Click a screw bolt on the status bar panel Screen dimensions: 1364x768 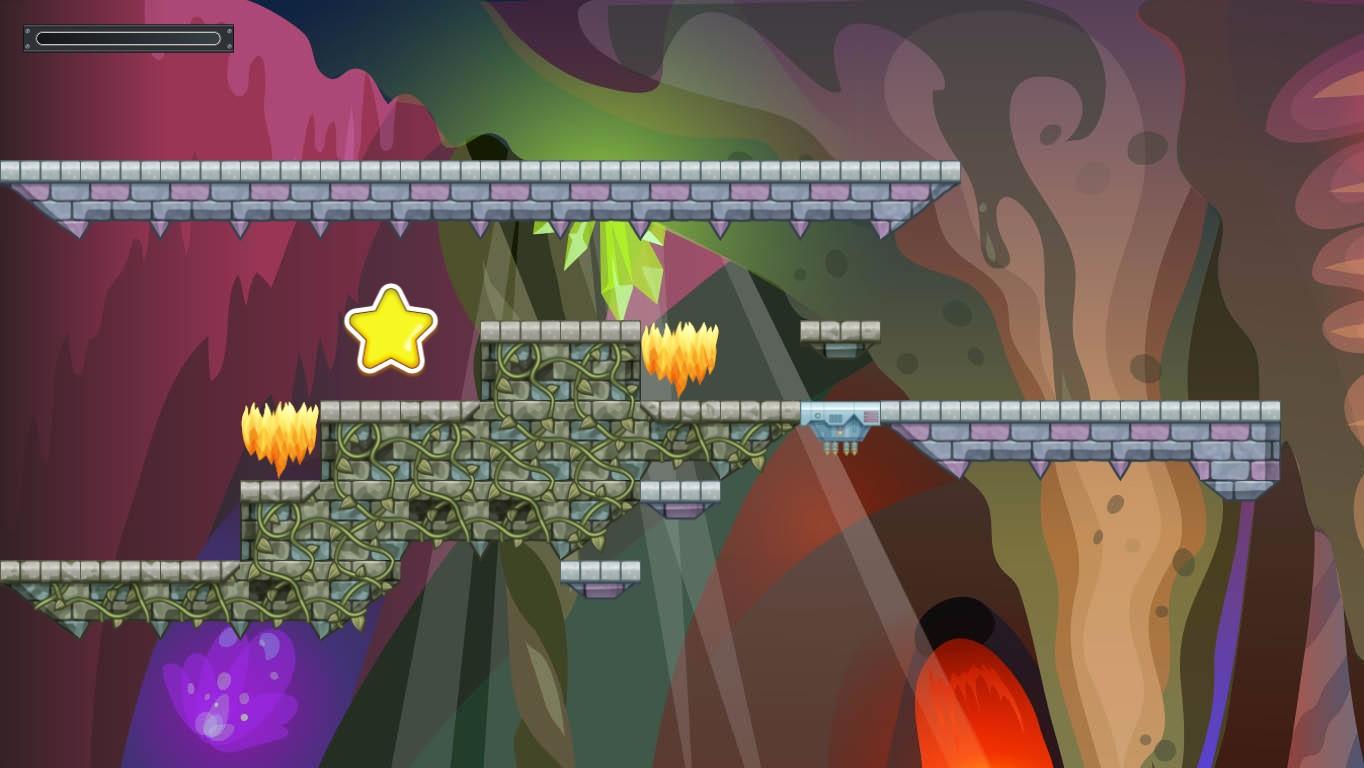tap(27, 31)
